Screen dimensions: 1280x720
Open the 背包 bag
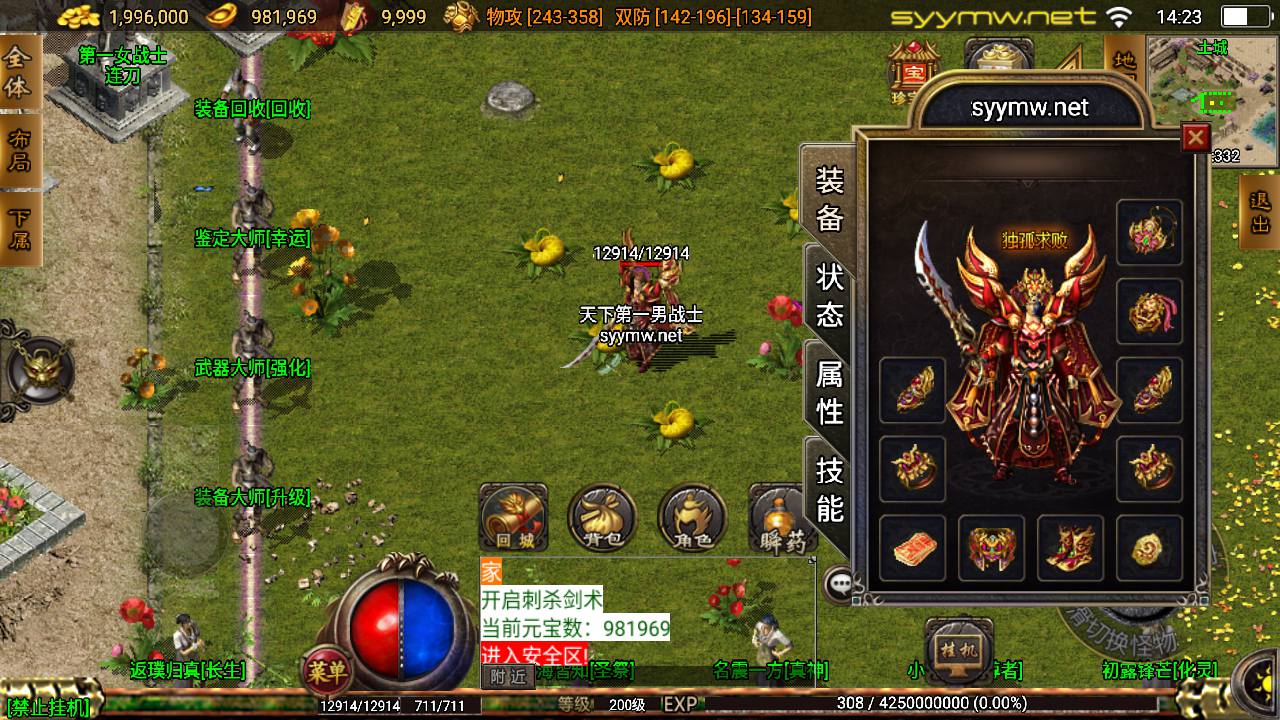pyautogui.click(x=602, y=518)
